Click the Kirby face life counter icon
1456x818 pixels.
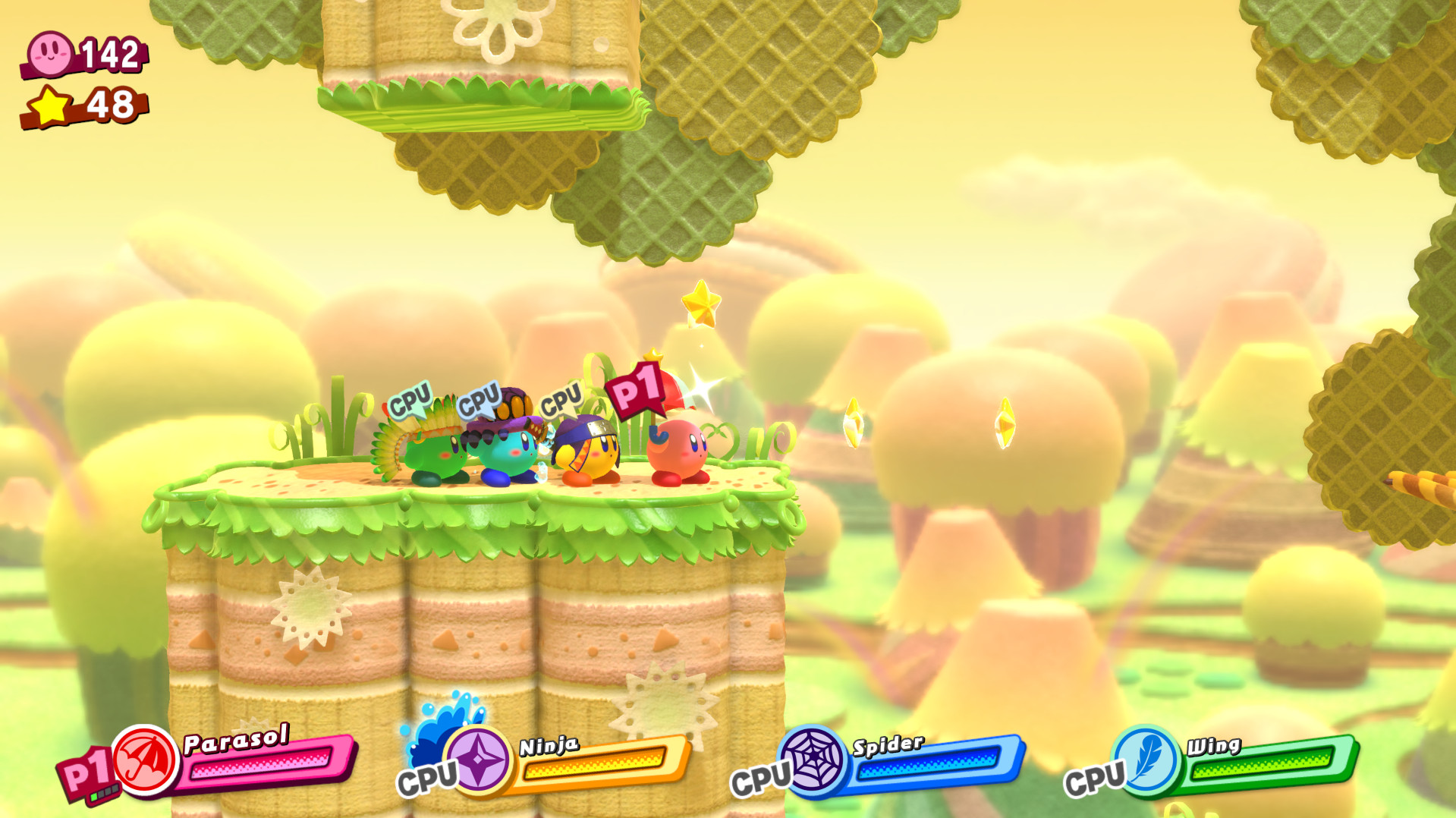coord(50,53)
